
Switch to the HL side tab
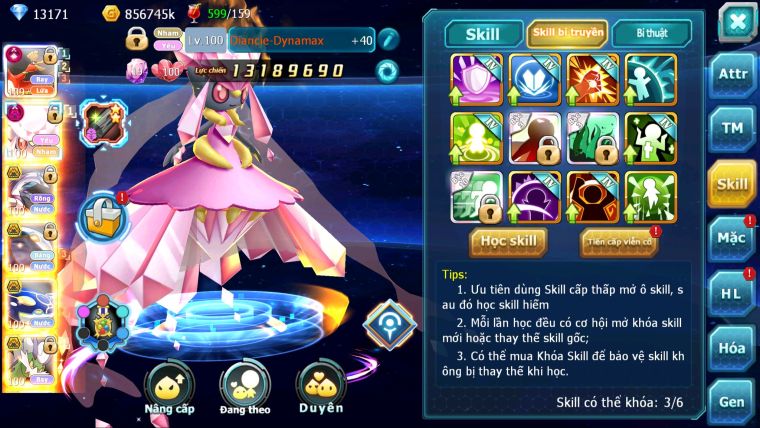(732, 294)
